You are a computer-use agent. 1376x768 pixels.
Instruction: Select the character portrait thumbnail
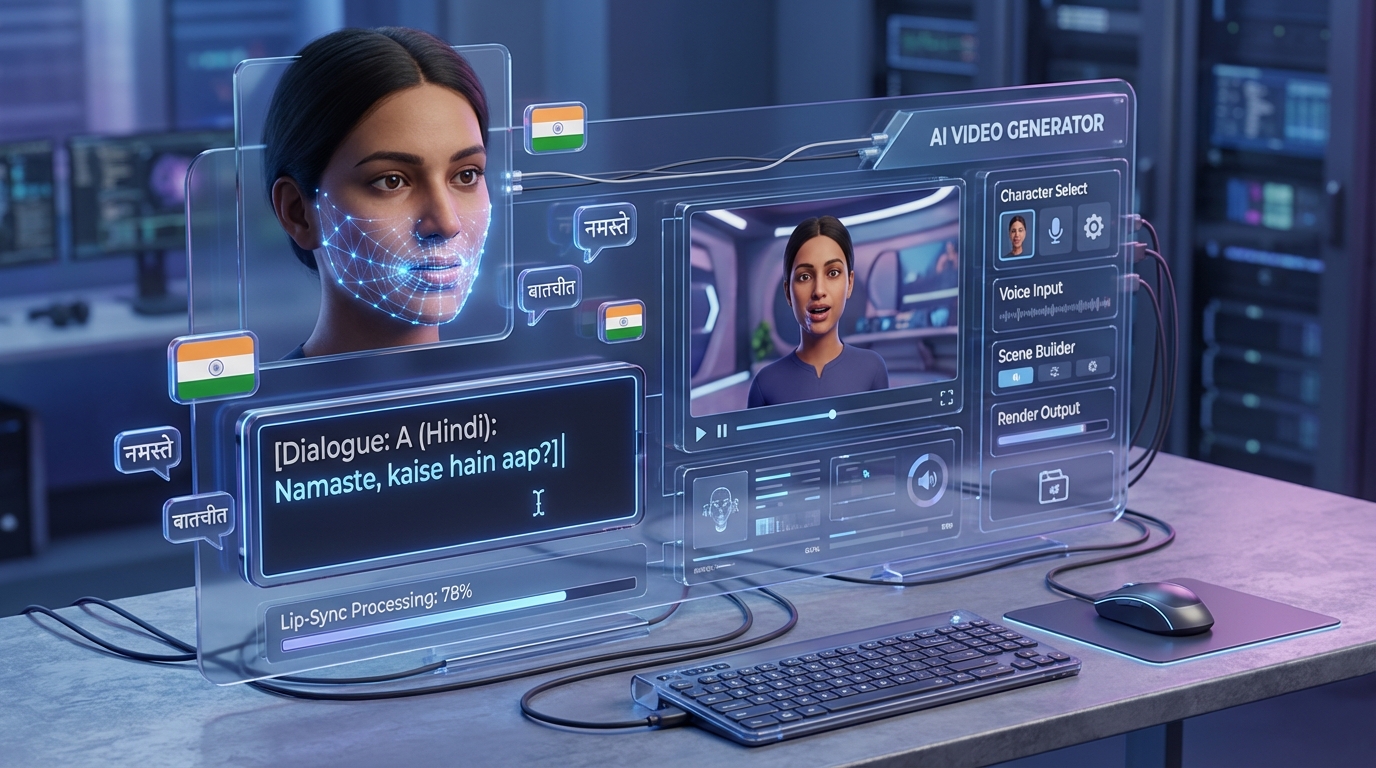click(1016, 232)
